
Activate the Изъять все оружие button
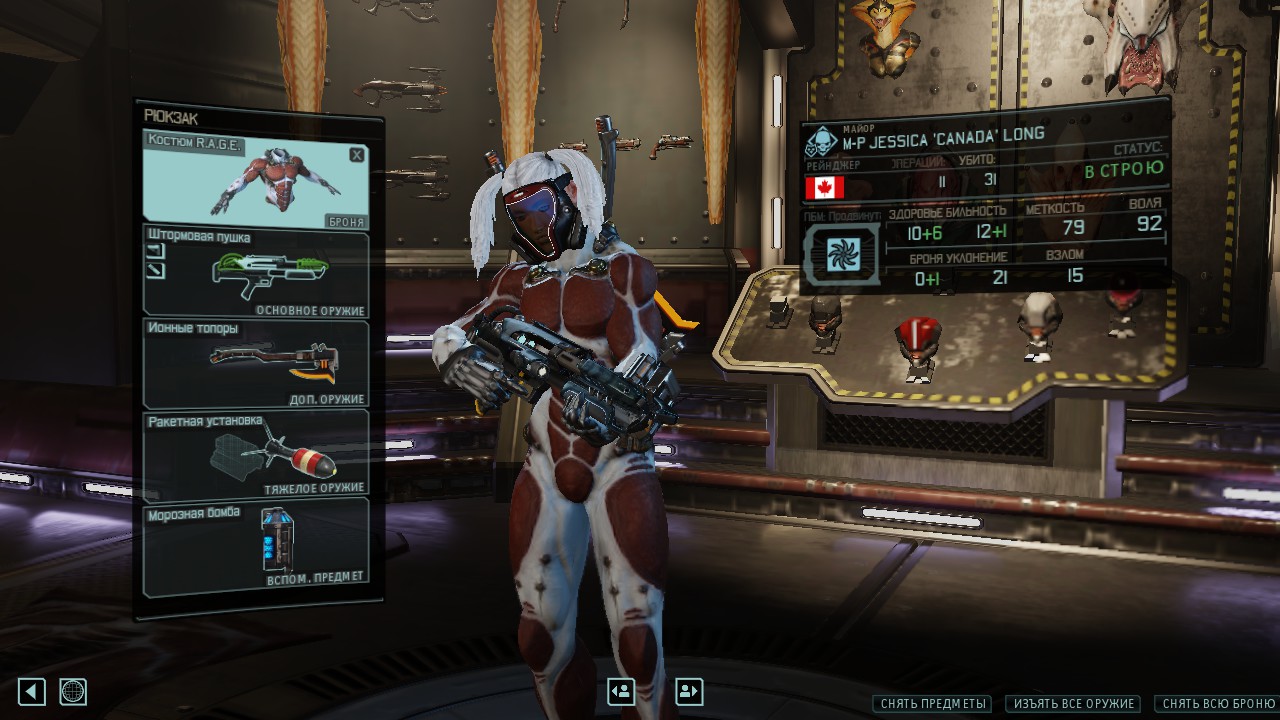[x=1075, y=704]
